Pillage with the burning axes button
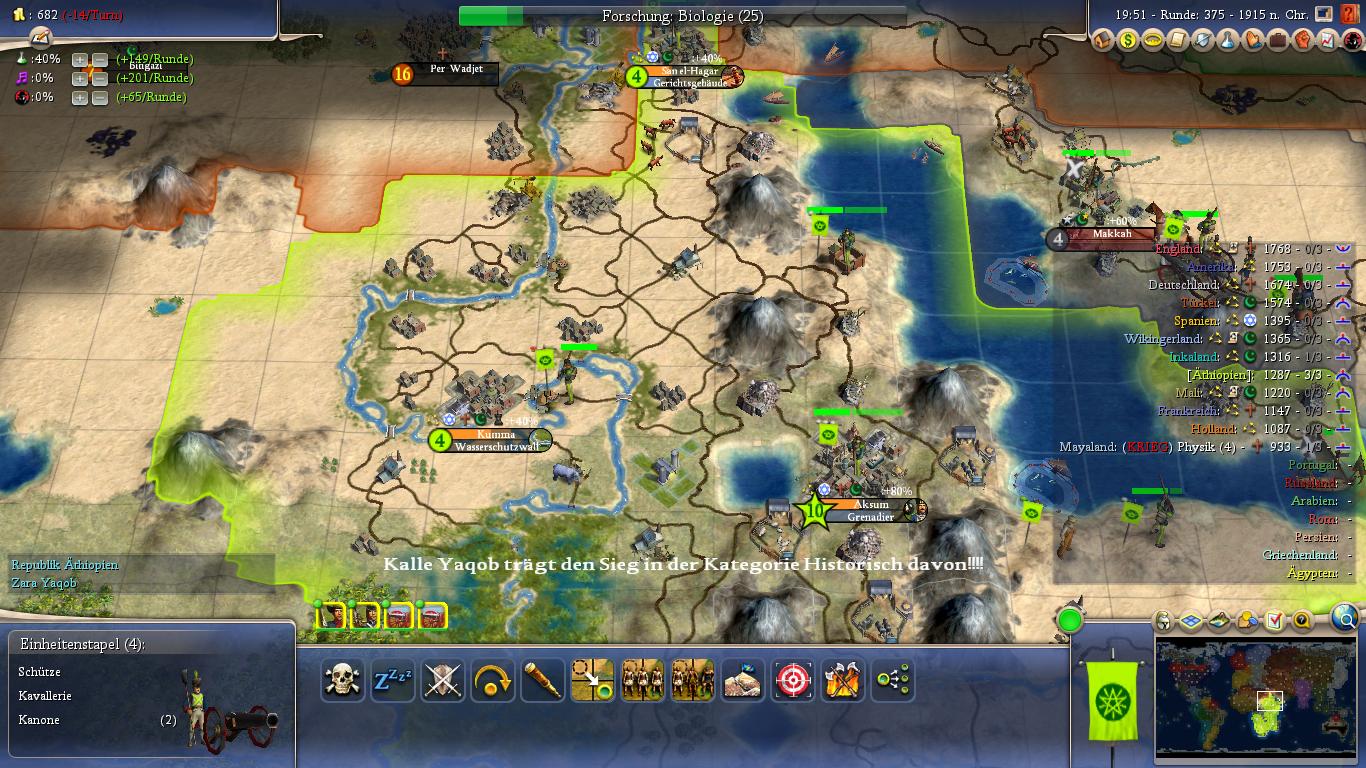 point(843,681)
